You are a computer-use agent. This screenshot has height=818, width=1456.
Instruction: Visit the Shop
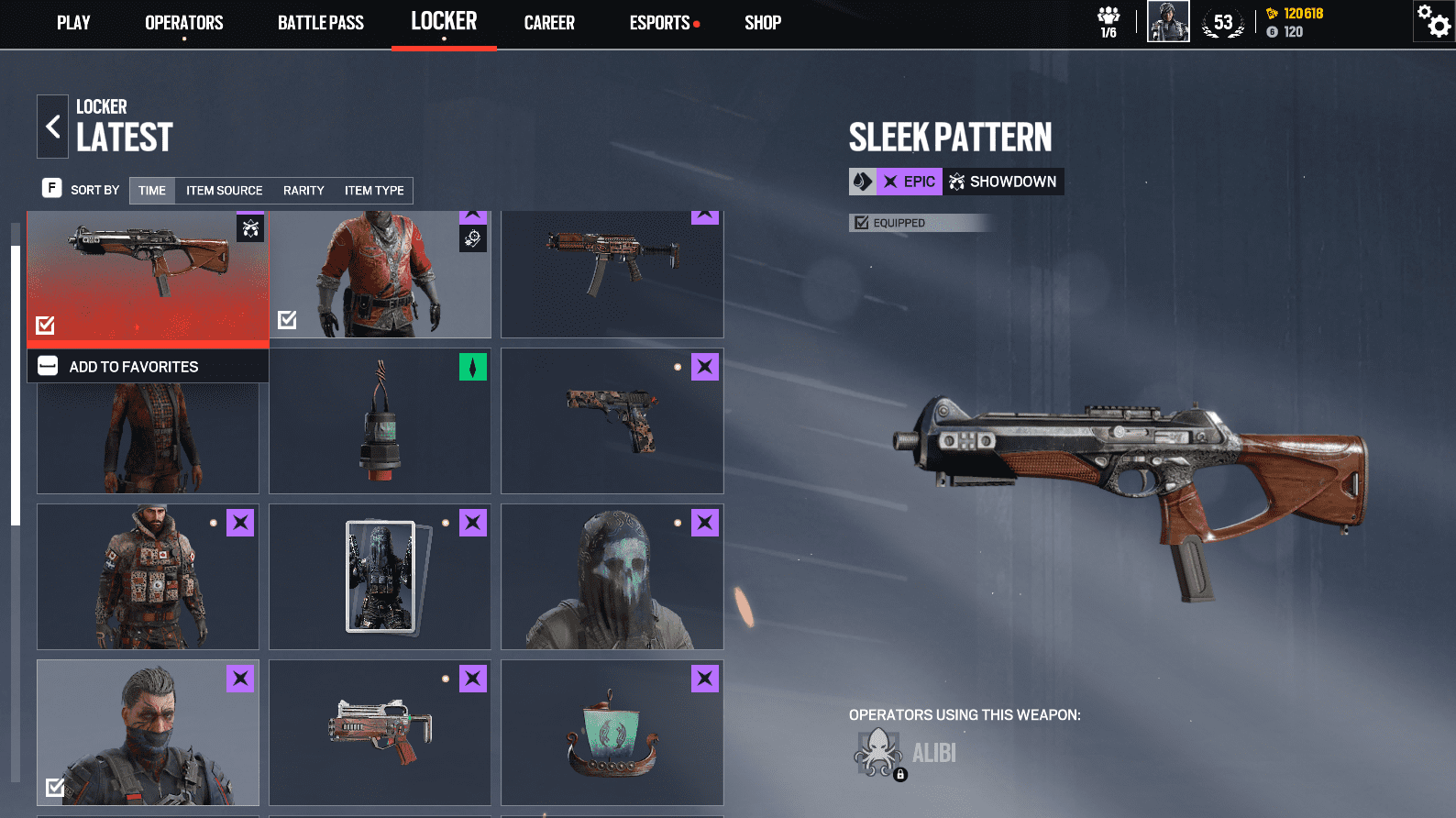tap(763, 23)
